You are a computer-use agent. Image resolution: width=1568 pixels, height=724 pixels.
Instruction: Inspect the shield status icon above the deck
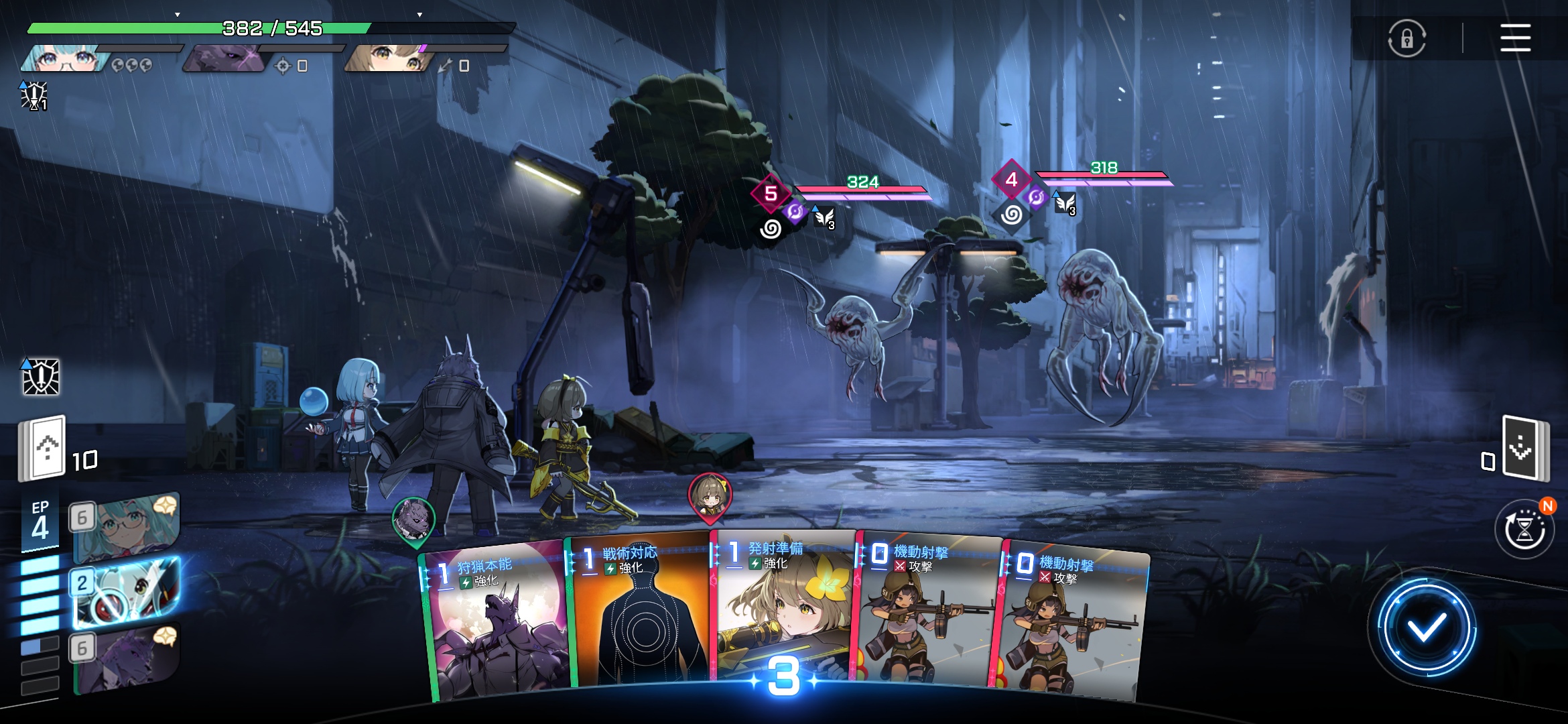[41, 376]
